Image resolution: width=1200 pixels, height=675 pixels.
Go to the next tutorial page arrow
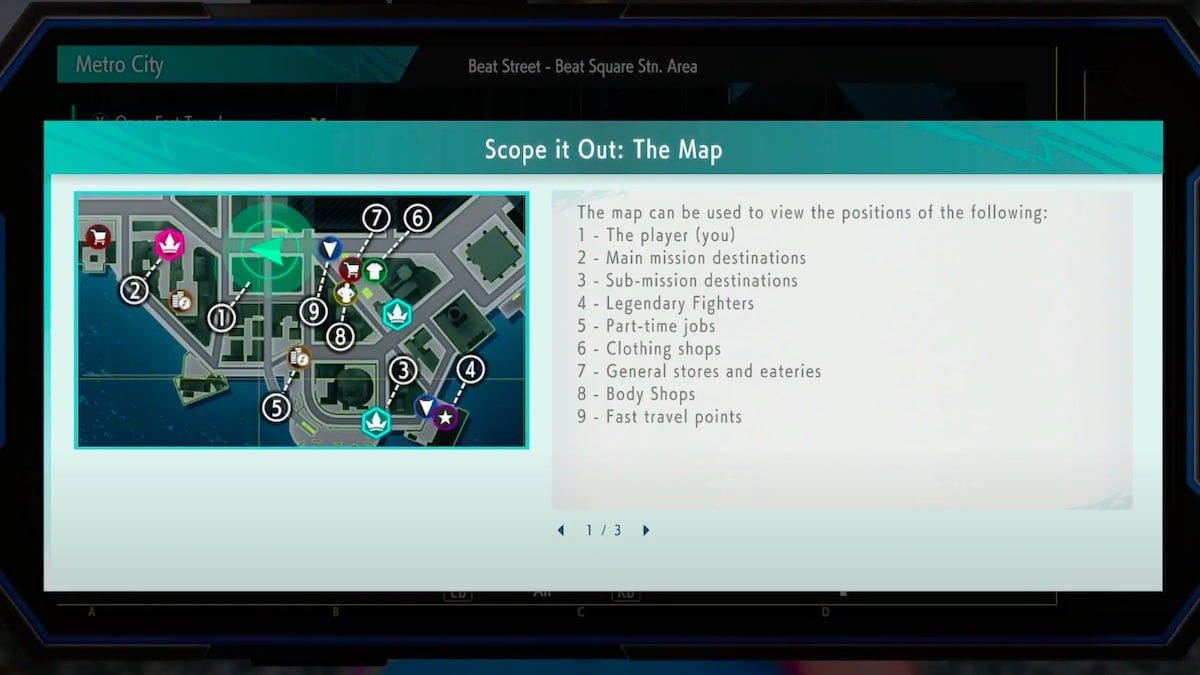click(646, 531)
